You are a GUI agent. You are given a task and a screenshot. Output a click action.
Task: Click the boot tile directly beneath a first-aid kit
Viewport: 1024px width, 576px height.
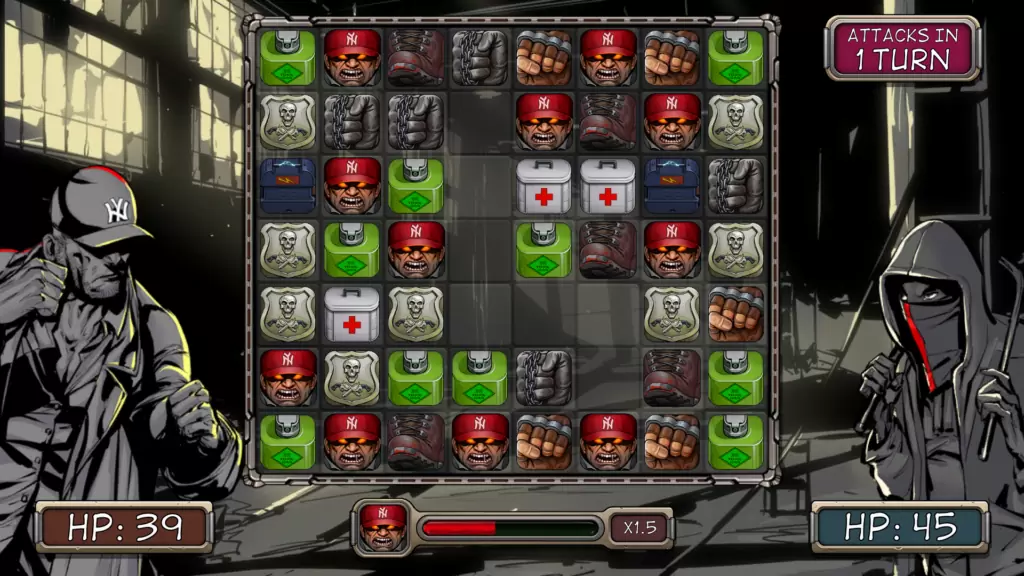pos(608,249)
